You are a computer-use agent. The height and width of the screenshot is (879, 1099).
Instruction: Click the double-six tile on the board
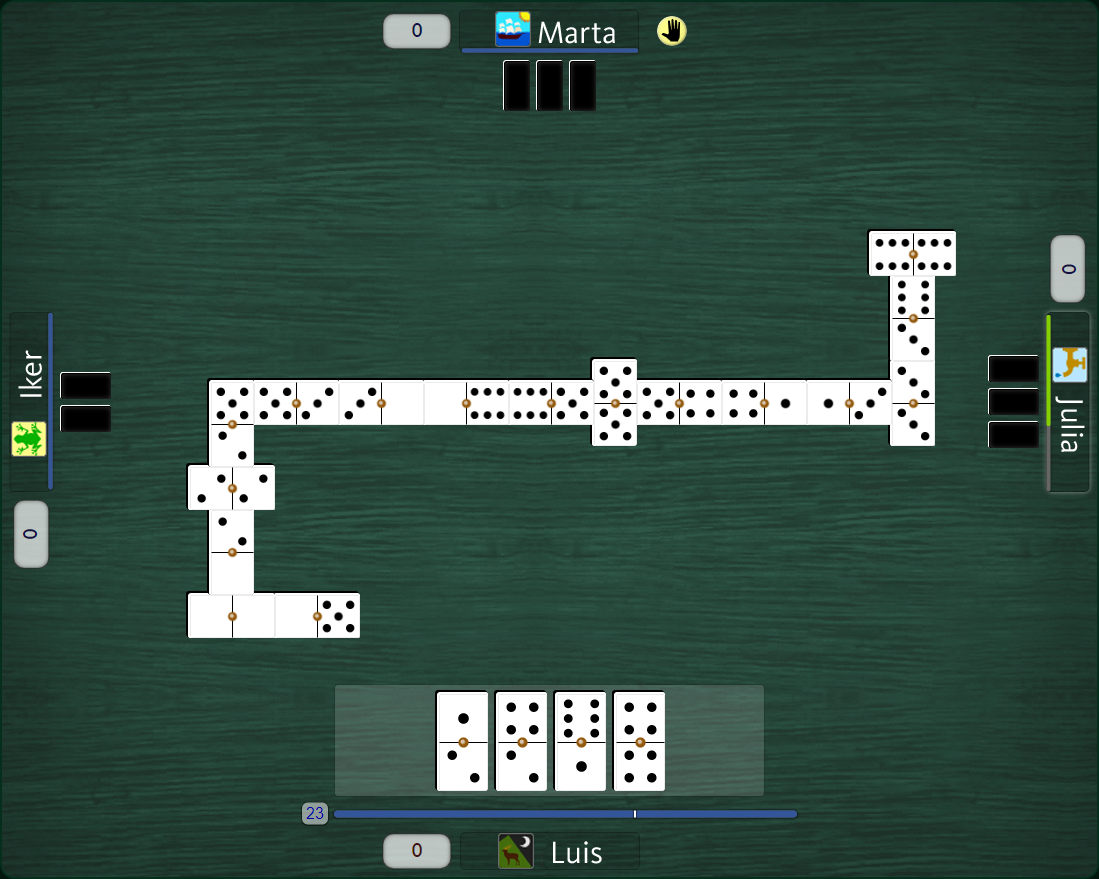click(x=912, y=254)
